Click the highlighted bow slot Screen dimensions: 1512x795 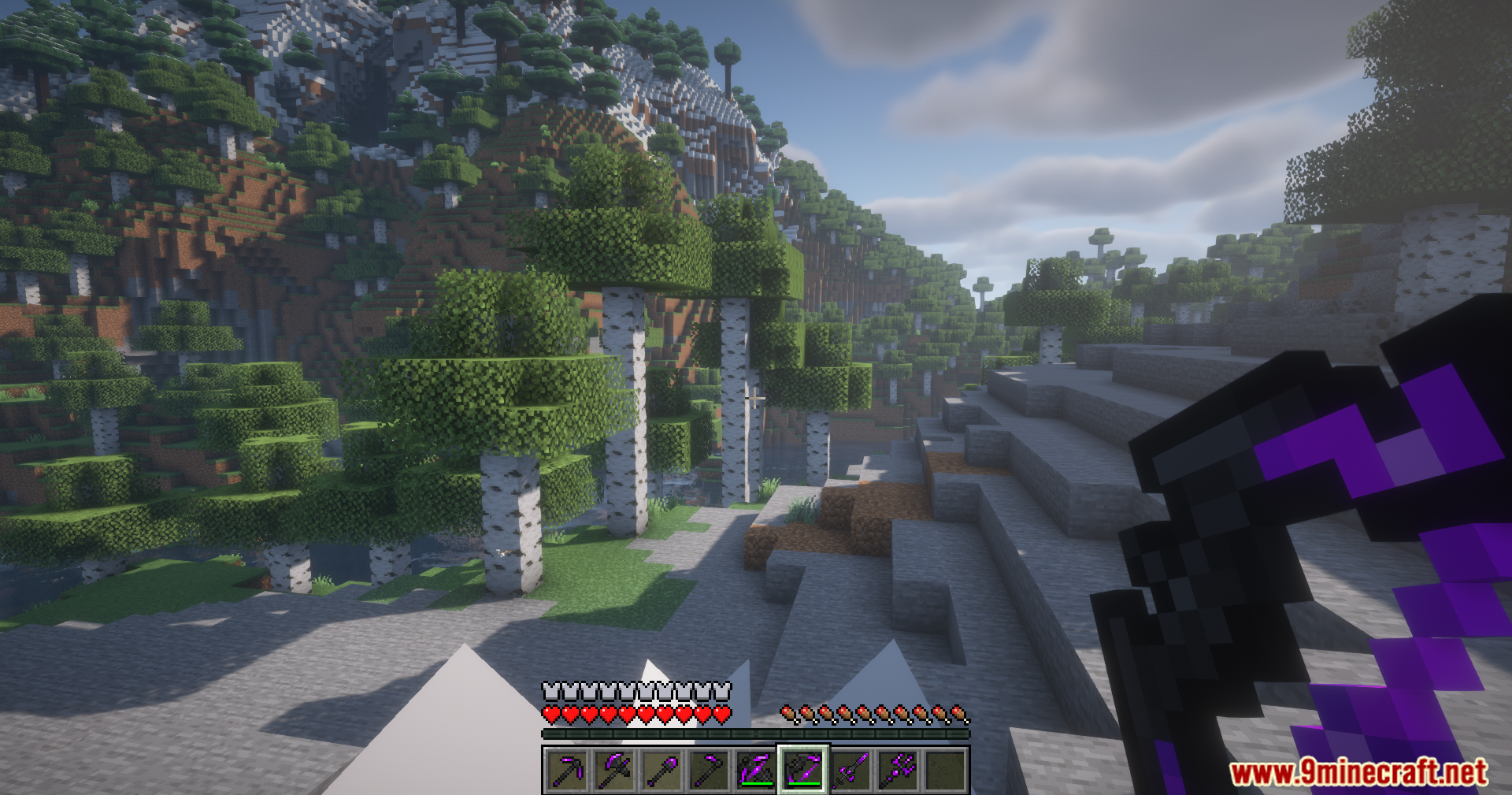coord(803,770)
